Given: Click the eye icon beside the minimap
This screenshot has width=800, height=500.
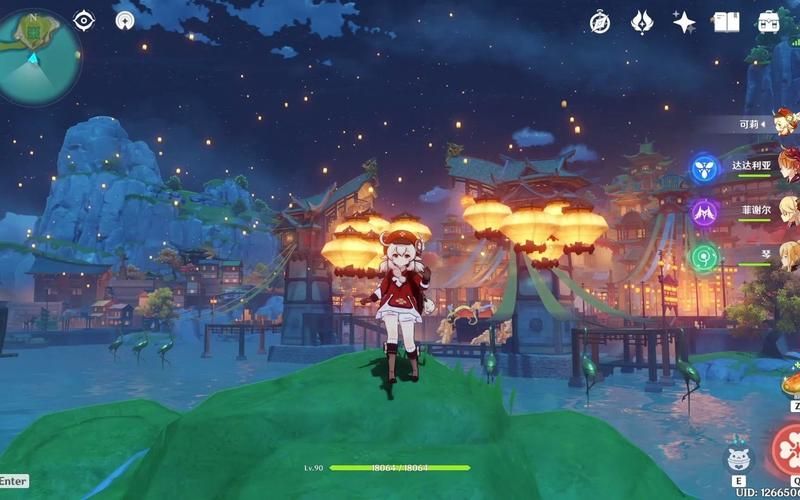Looking at the screenshot, I should [84, 20].
